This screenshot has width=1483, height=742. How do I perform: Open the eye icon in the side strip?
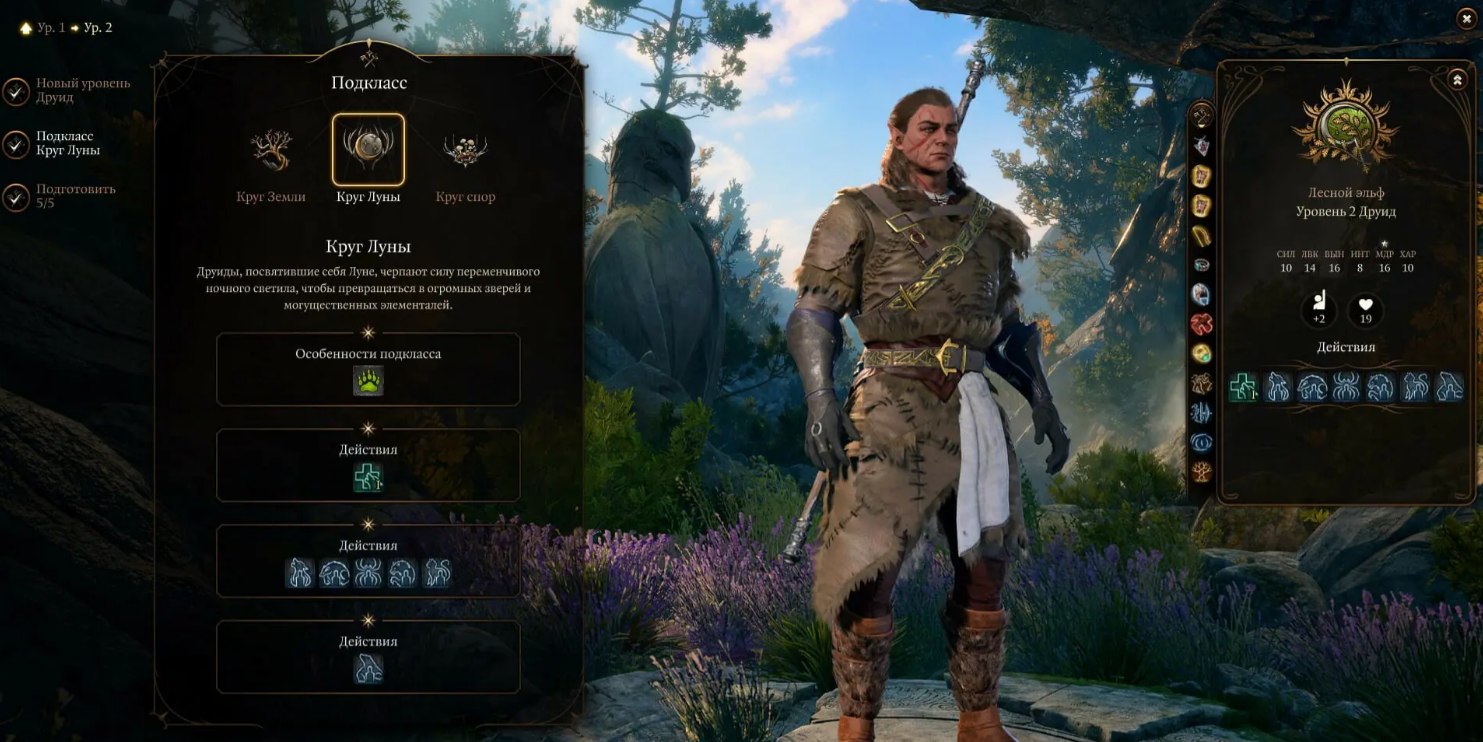(x=1201, y=441)
